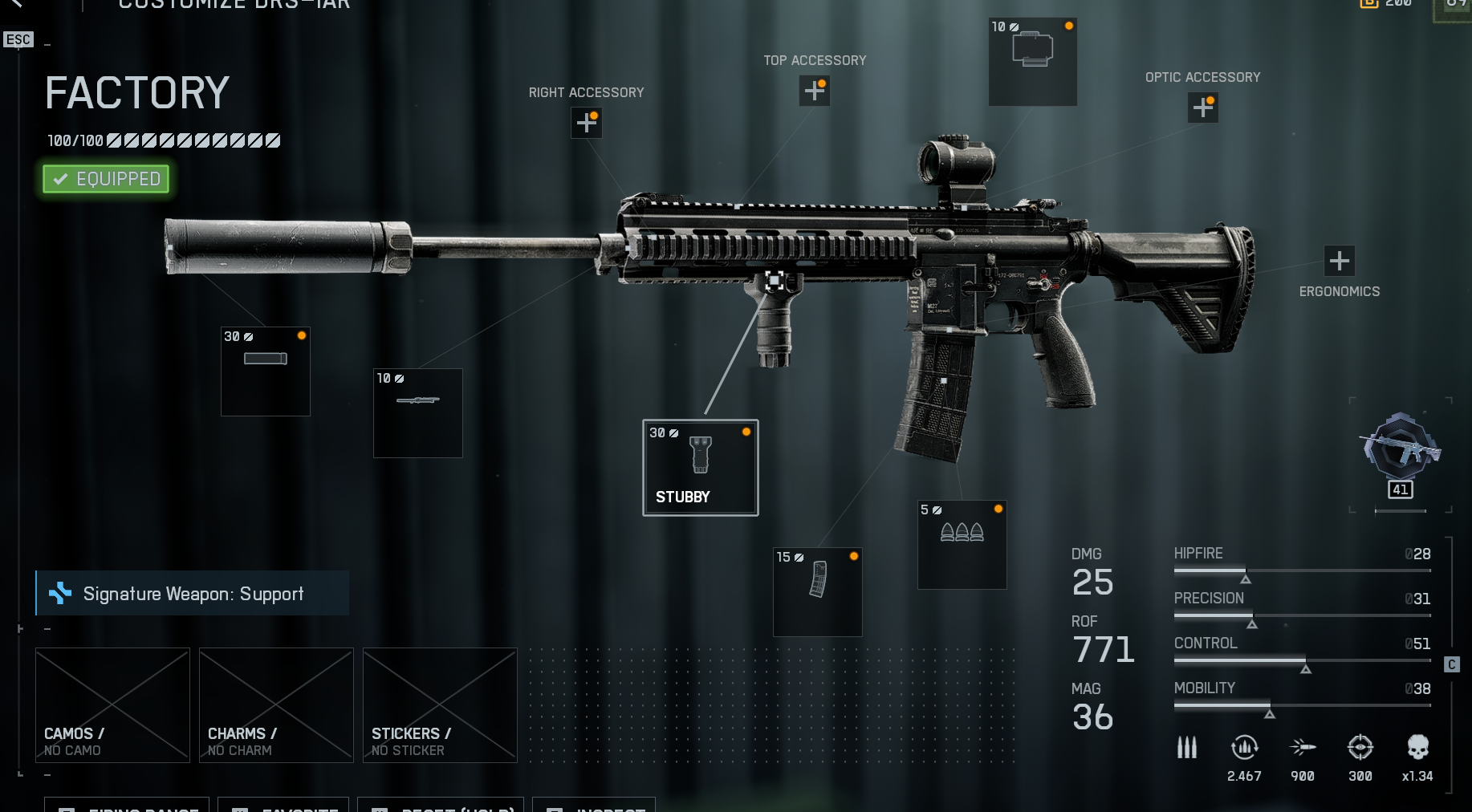Add an Optic Accessory attachment

(x=1203, y=108)
